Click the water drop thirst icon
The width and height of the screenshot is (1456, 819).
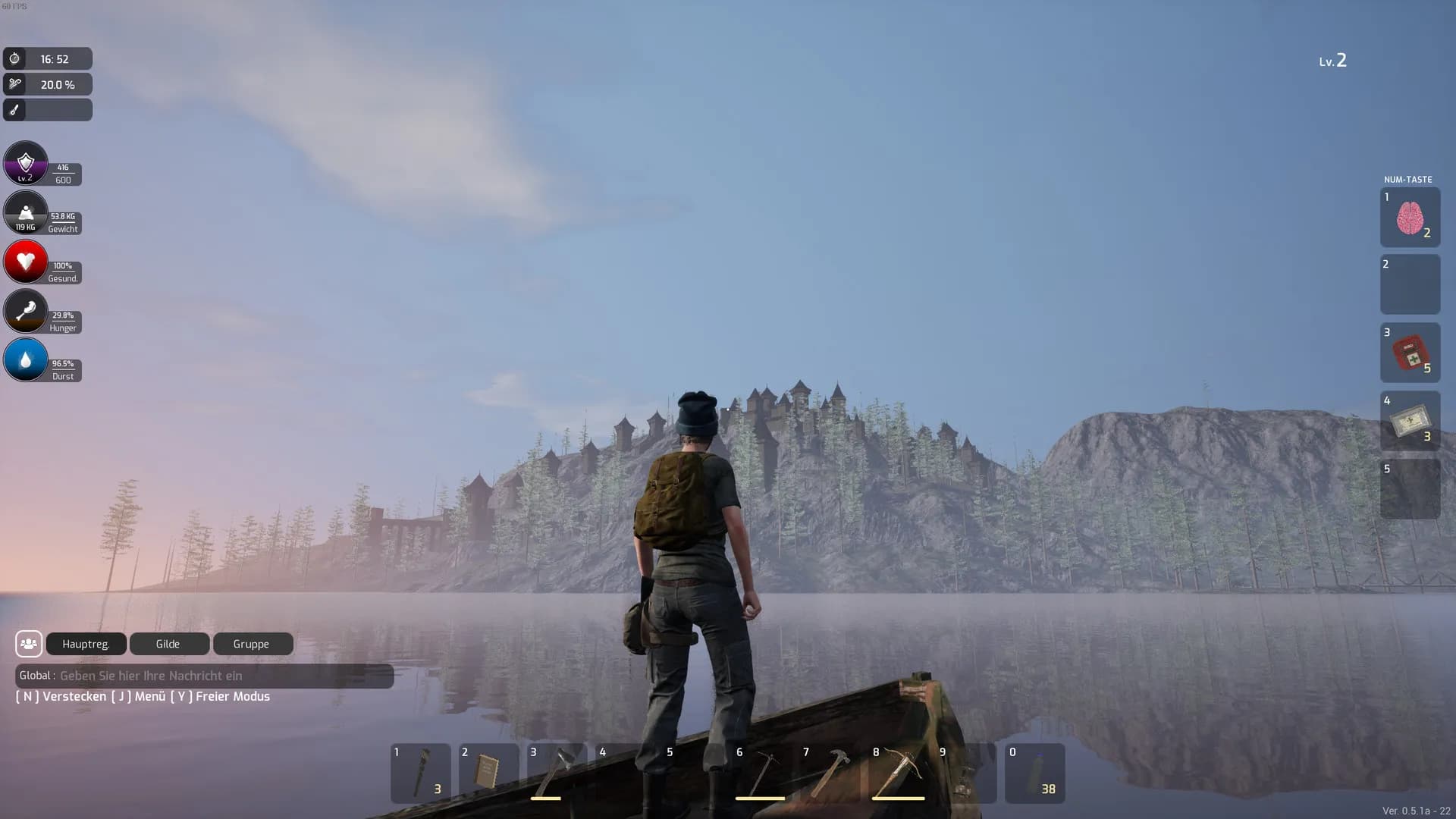pyautogui.click(x=26, y=359)
